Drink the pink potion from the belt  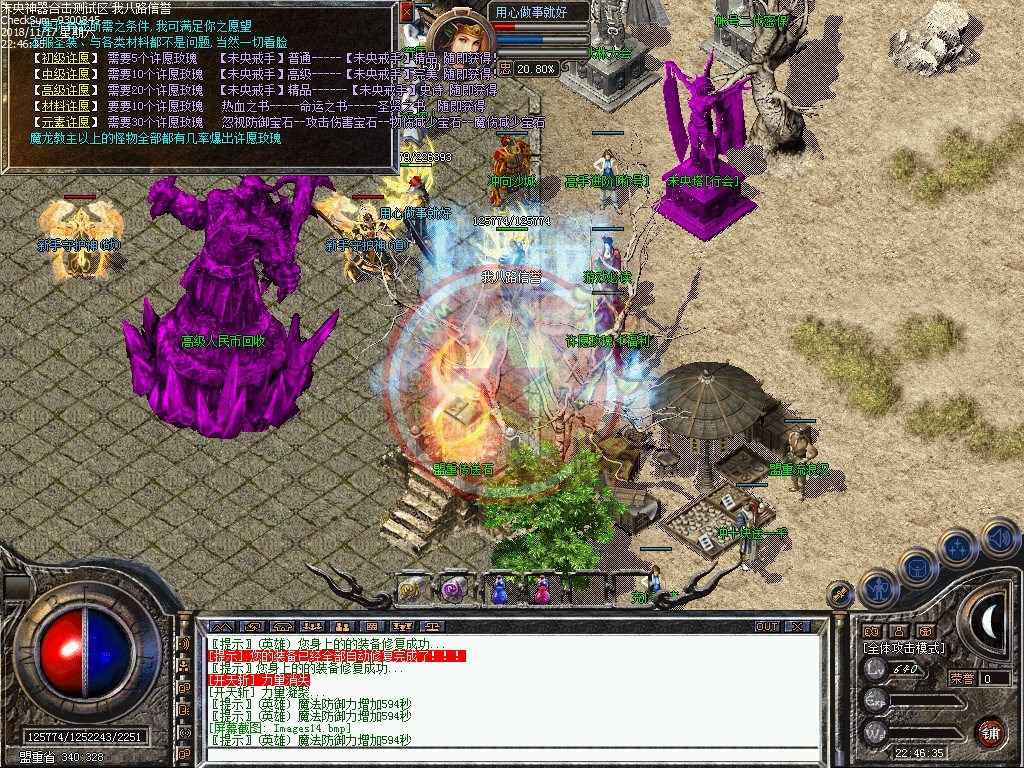(x=541, y=589)
